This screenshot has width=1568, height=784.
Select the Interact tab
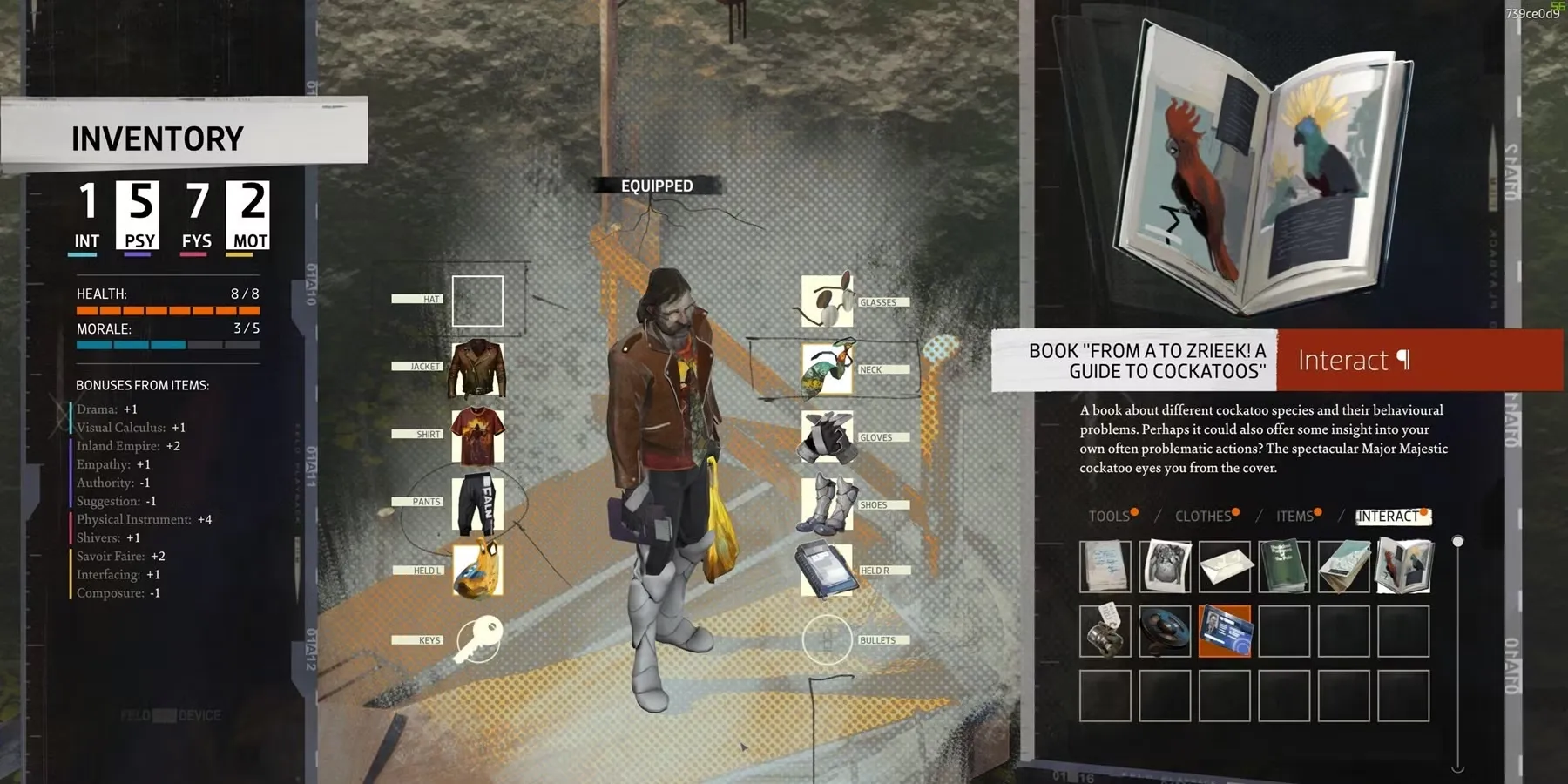[x=1388, y=517]
